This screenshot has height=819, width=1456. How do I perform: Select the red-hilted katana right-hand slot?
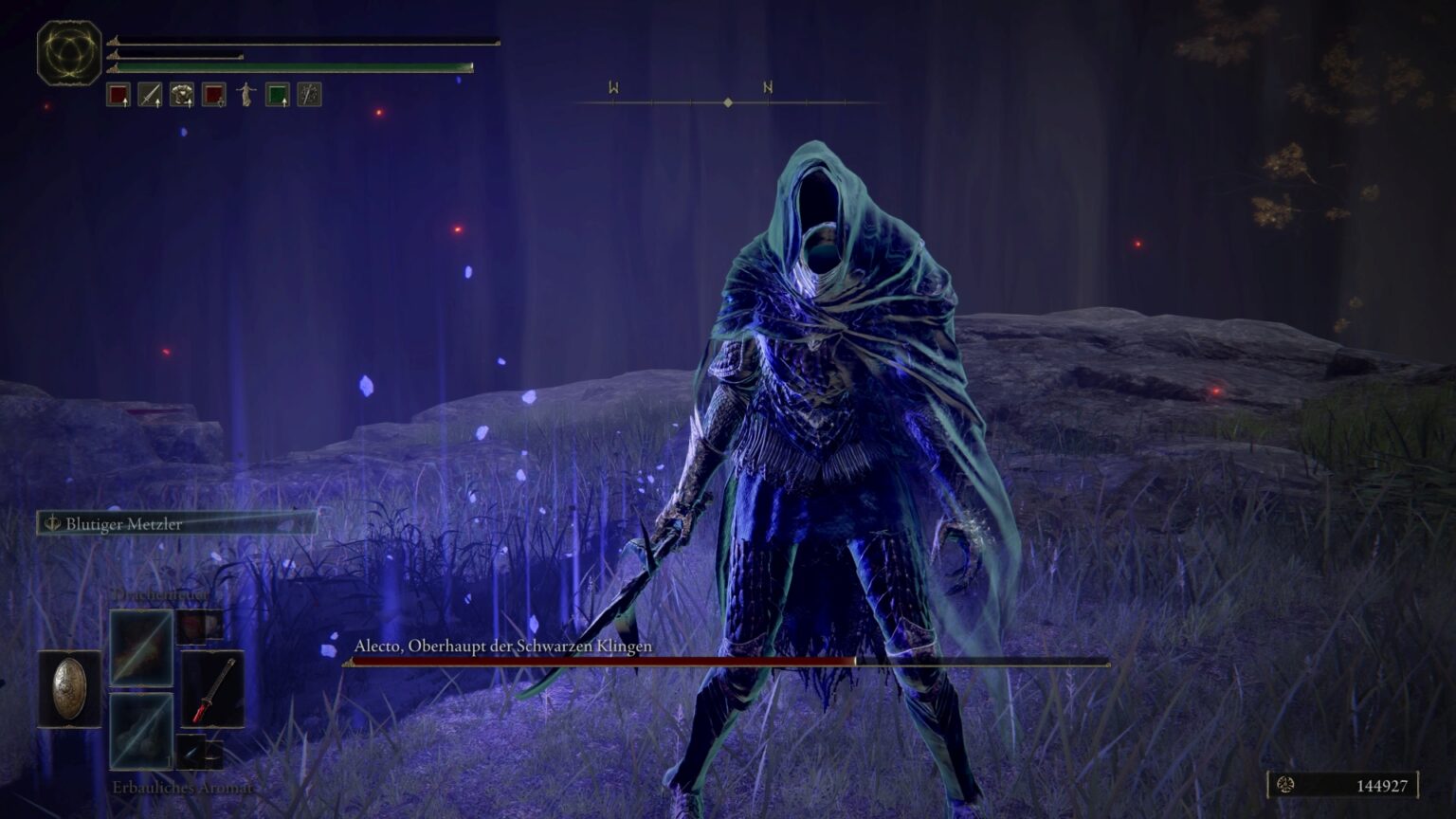(213, 689)
